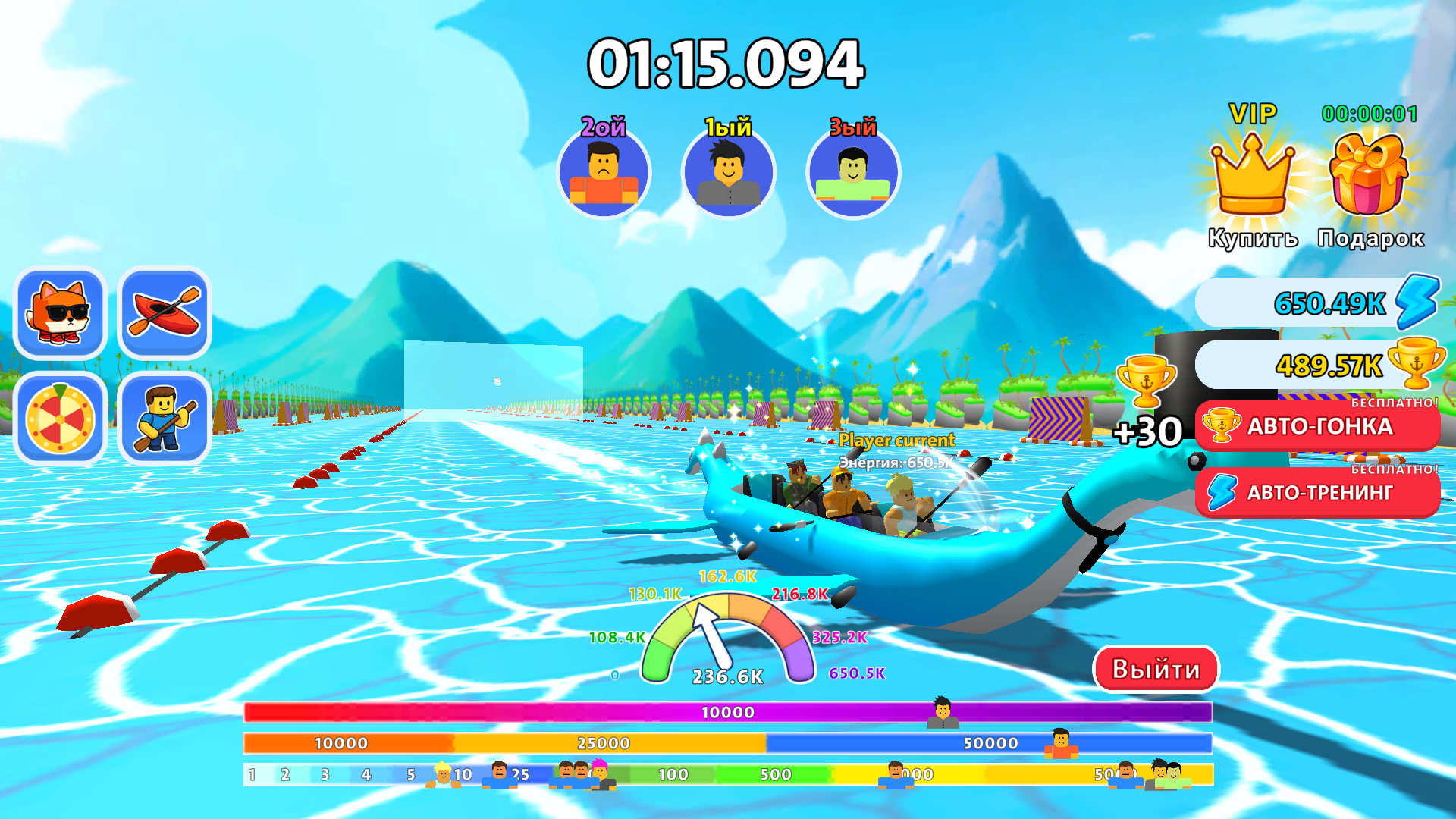Image resolution: width=1456 pixels, height=819 pixels.
Task: Click the lightning energy icon
Action: (1419, 303)
